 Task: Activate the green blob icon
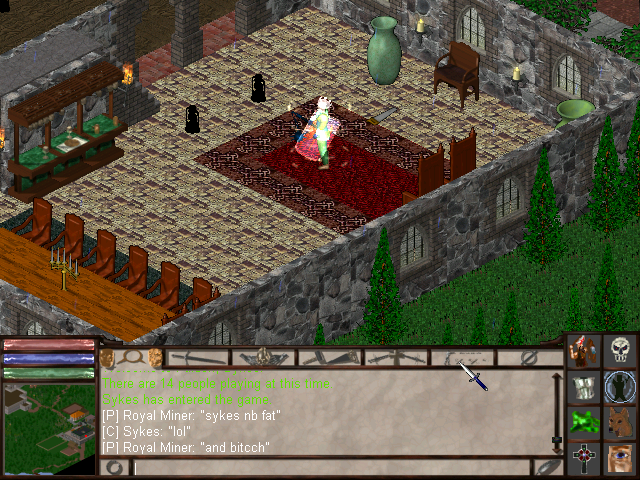(x=585, y=421)
